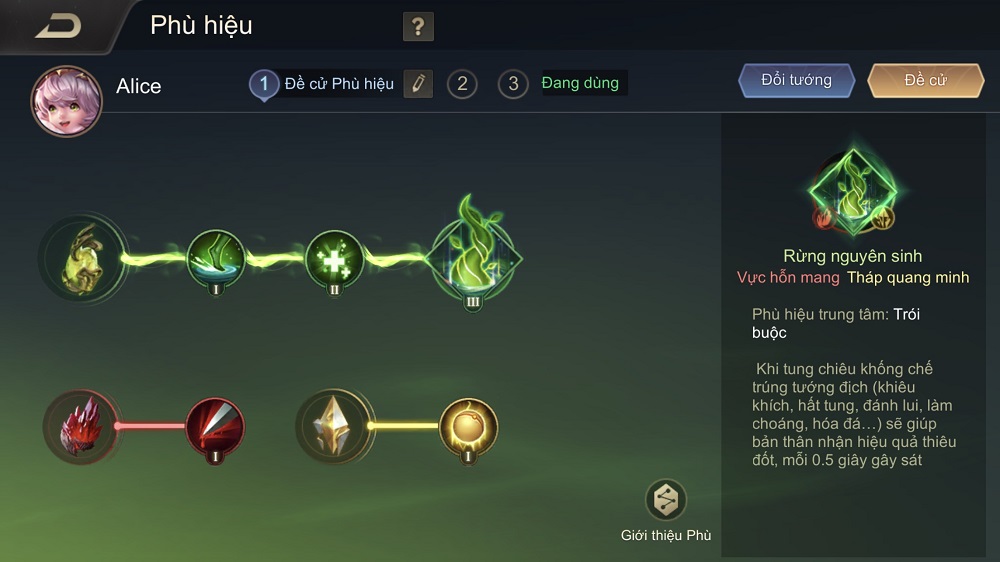The width and height of the screenshot is (1000, 562).
Task: Tap the Đổi tướng button
Action: 797,81
